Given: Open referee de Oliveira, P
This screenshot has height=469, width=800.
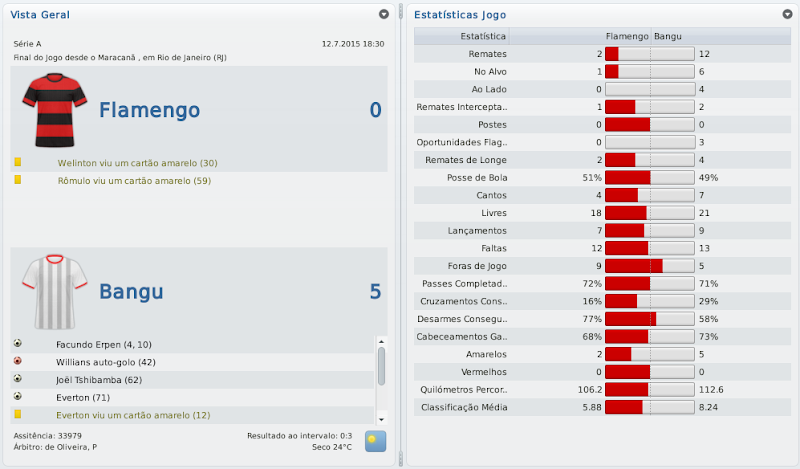Looking at the screenshot, I should [55, 447].
